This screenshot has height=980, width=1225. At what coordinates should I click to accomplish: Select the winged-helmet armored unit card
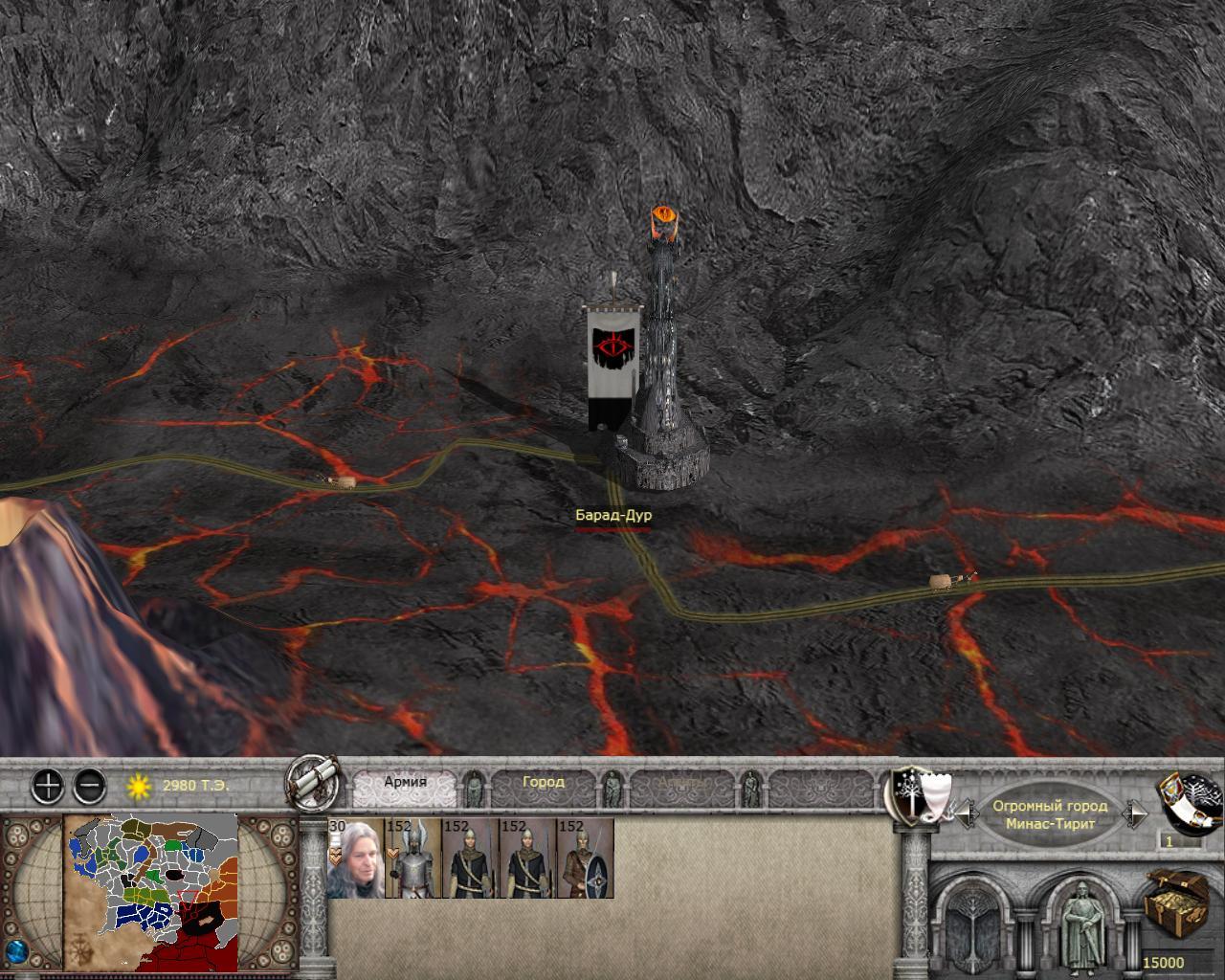pyautogui.click(x=412, y=858)
